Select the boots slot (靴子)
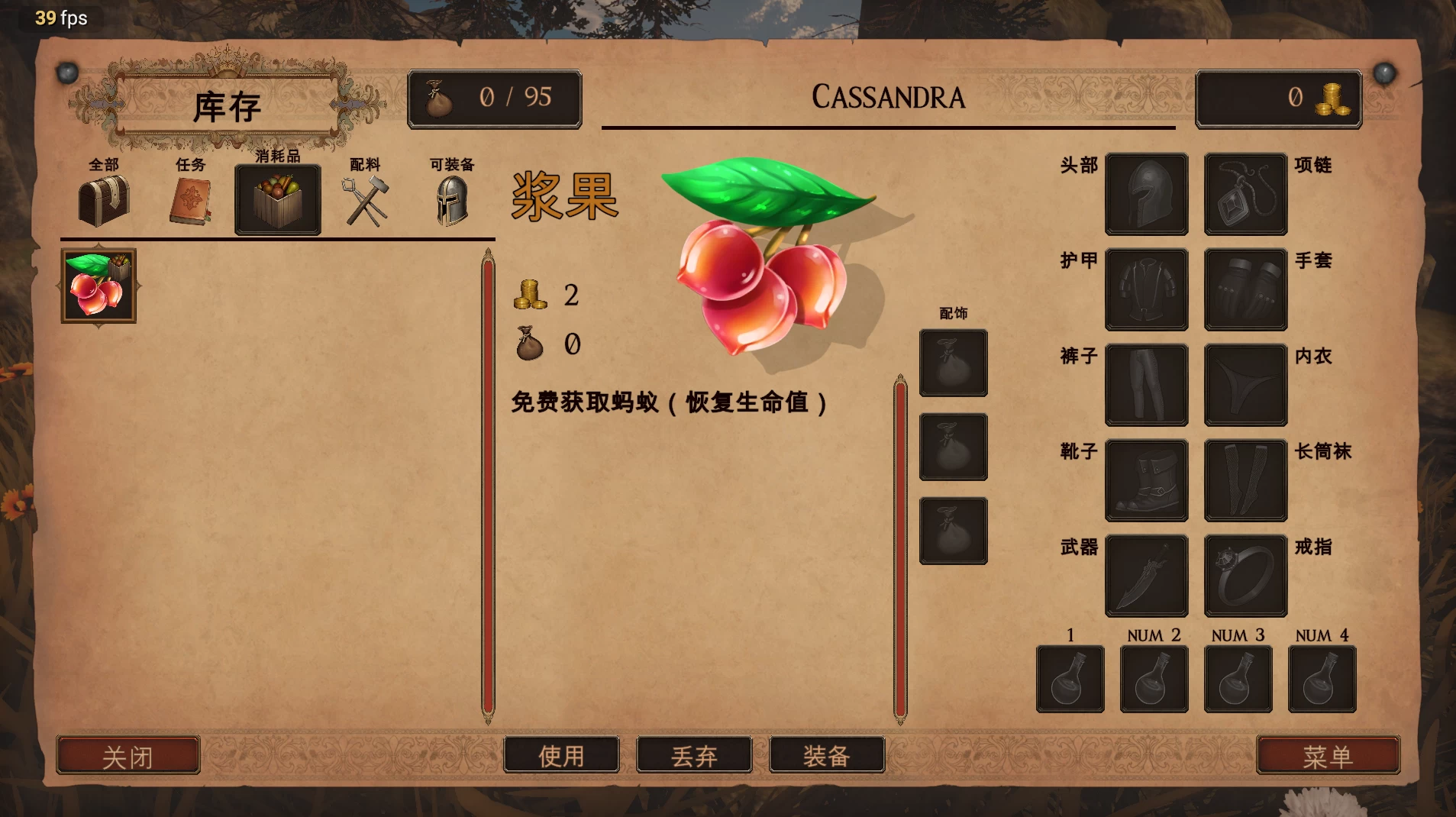1456x817 pixels. pyautogui.click(x=1146, y=480)
